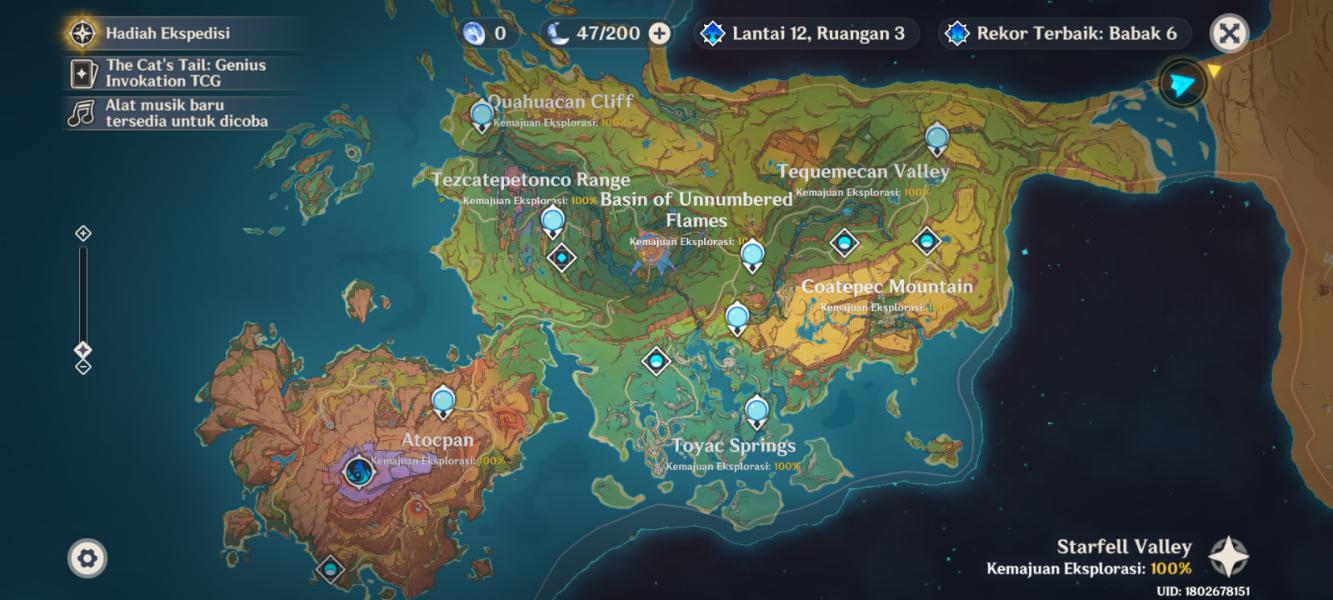Zoom out with the map zoom minus button
The height and width of the screenshot is (600, 1333).
(x=83, y=366)
